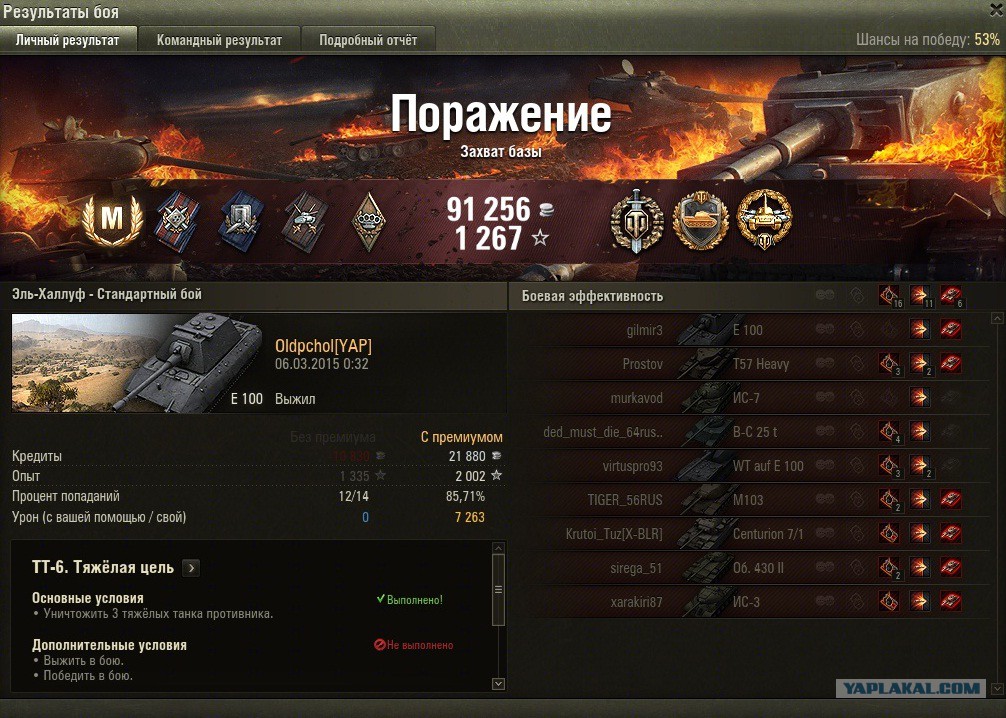Image resolution: width=1006 pixels, height=718 pixels.
Task: Pick the virtuspro93 WT auf E 100 row
Action: (x=740, y=466)
